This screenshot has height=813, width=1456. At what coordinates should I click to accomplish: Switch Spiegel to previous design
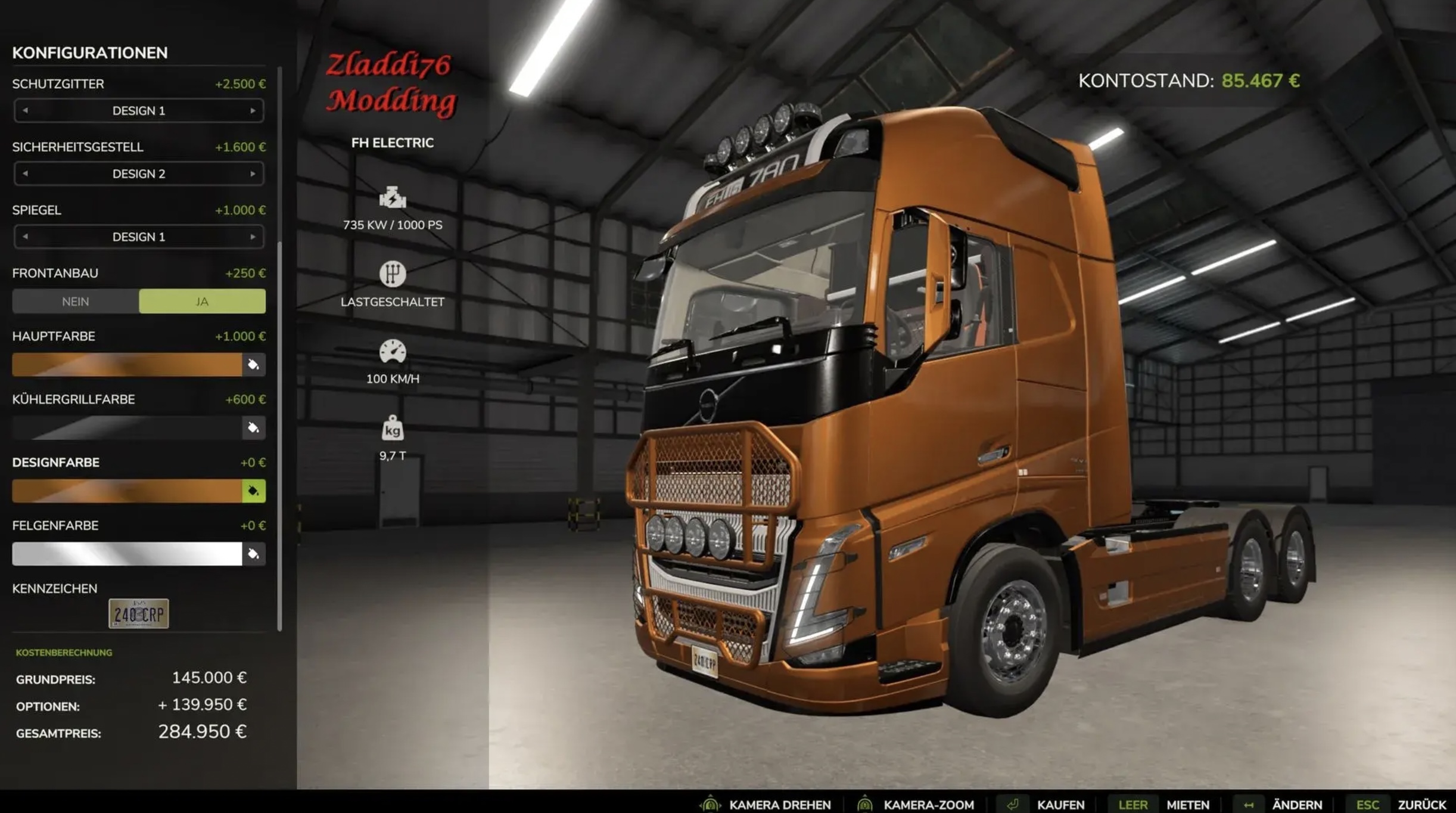click(x=25, y=237)
